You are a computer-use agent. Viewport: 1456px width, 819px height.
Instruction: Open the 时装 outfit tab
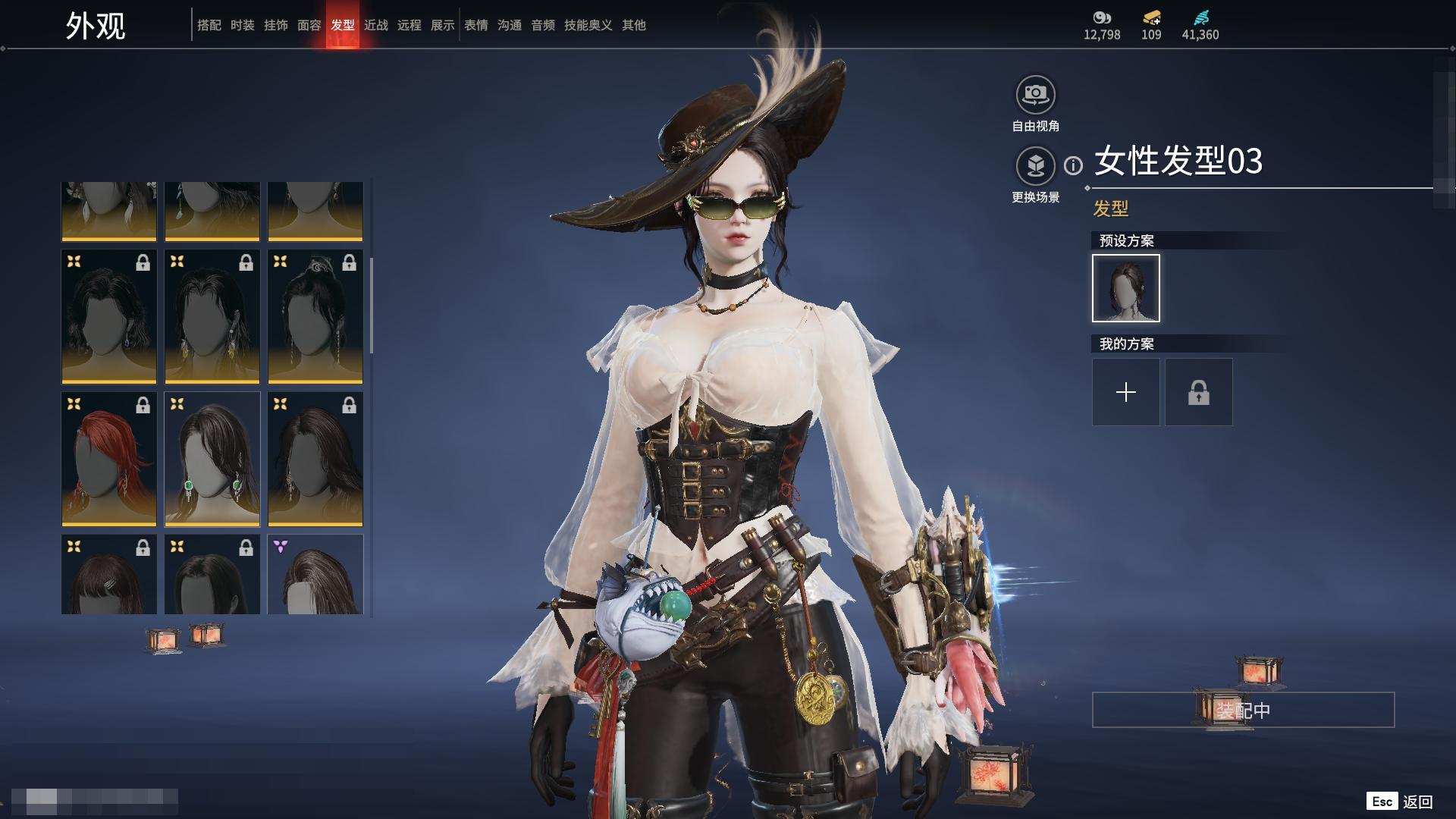pyautogui.click(x=242, y=25)
